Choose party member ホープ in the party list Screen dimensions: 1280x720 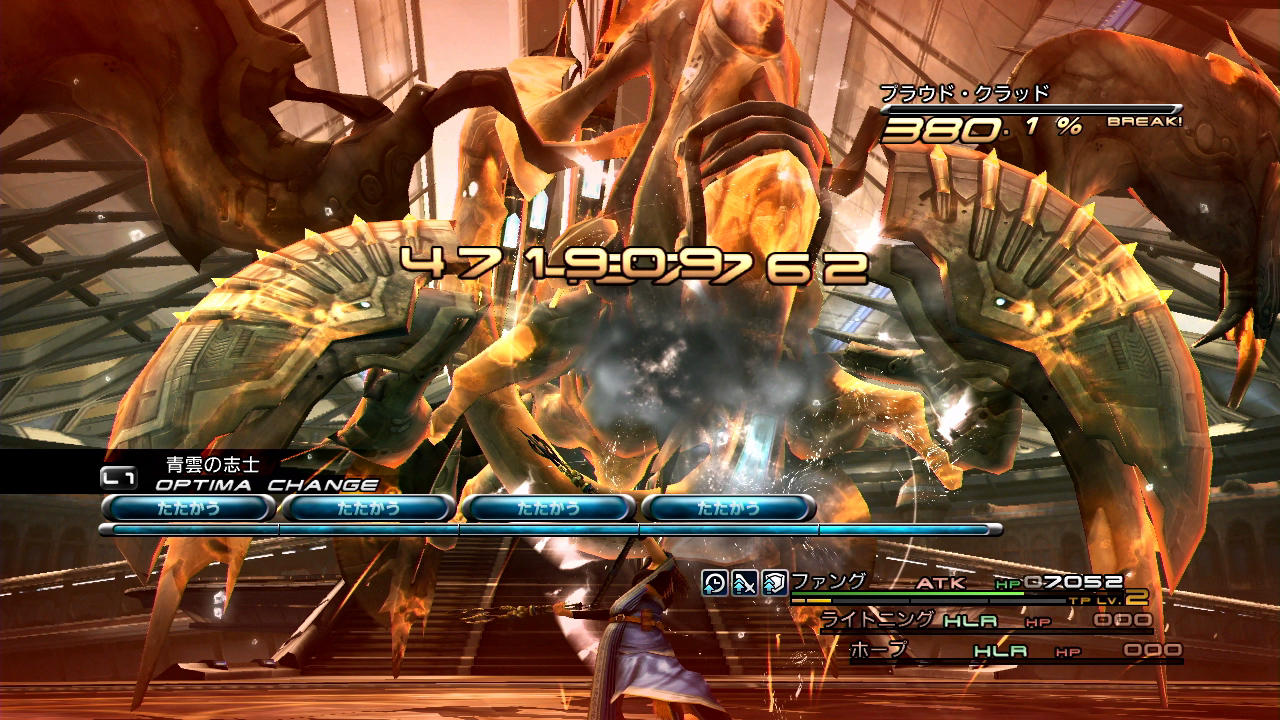click(x=878, y=650)
